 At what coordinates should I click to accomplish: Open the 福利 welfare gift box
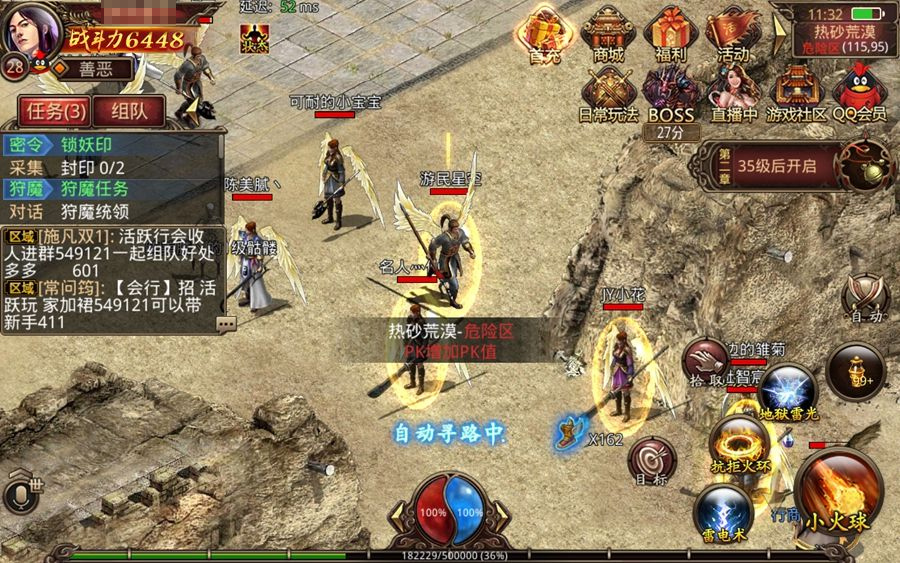click(670, 33)
